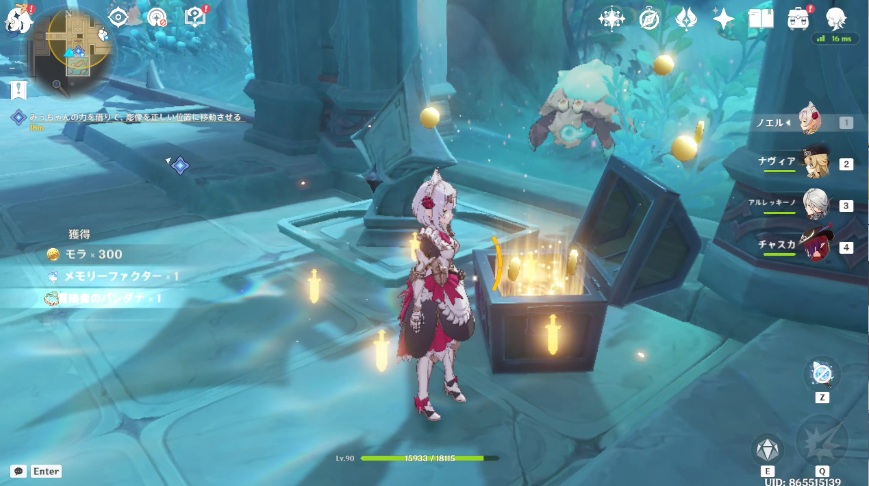Image resolution: width=869 pixels, height=486 pixels.
Task: Open the Adventurer Handbook book icon
Action: [x=761, y=18]
